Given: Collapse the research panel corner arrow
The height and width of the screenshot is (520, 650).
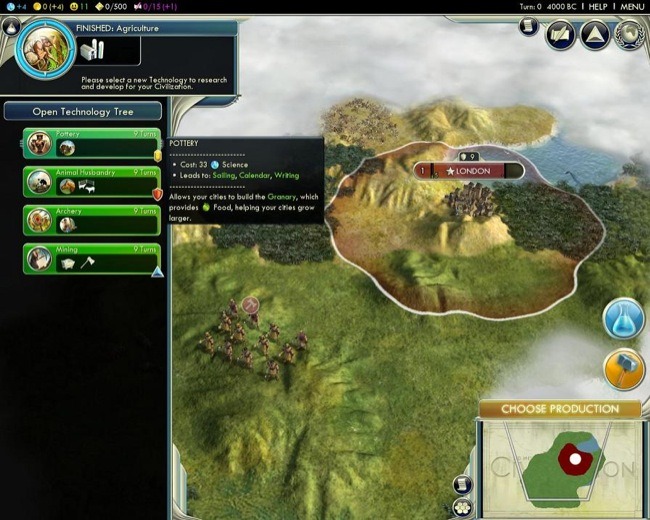Looking at the screenshot, I should coord(10,27).
